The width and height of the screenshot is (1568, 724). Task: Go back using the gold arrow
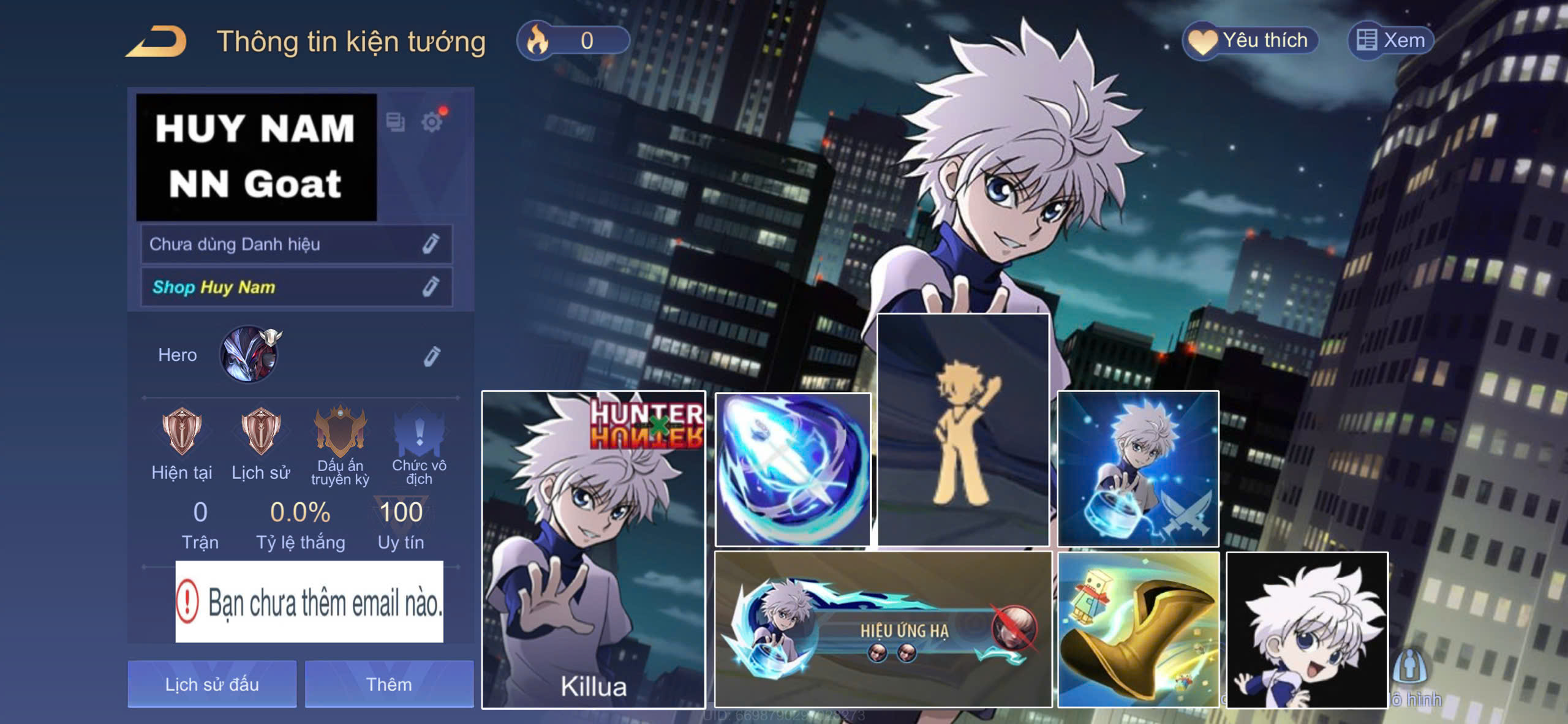click(x=157, y=42)
